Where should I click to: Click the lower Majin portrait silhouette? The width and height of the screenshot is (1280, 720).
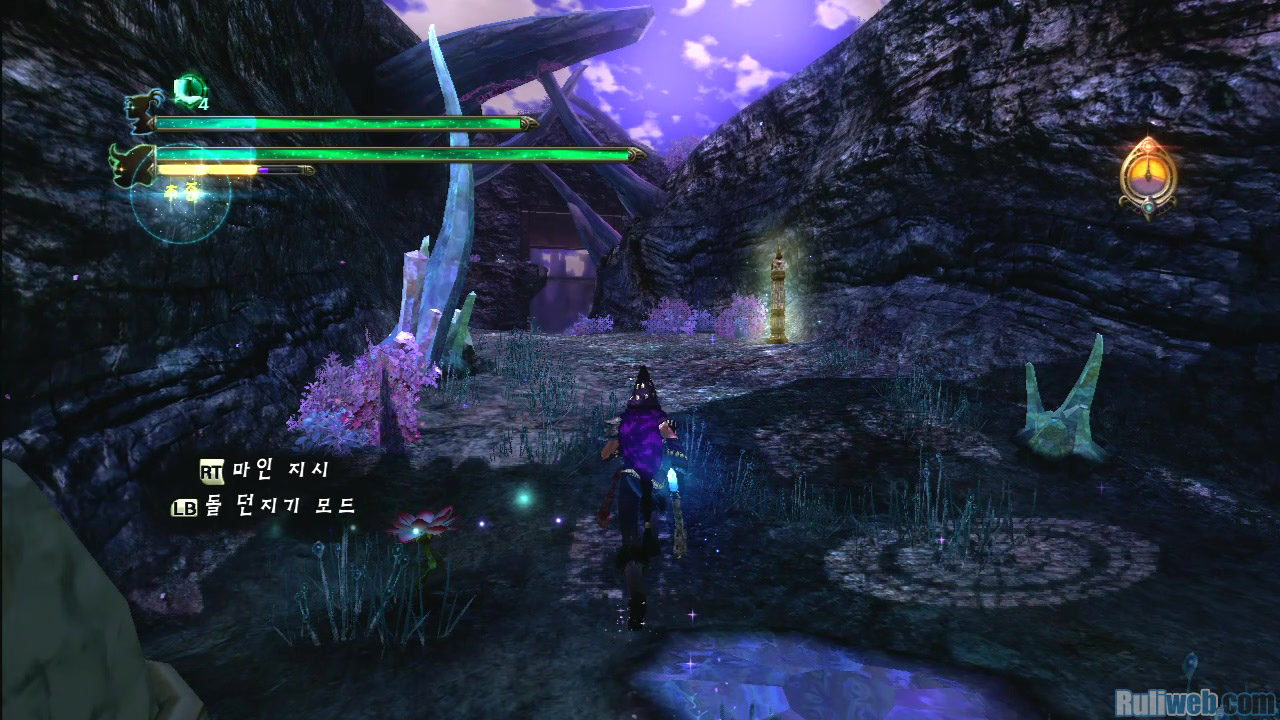(132, 161)
